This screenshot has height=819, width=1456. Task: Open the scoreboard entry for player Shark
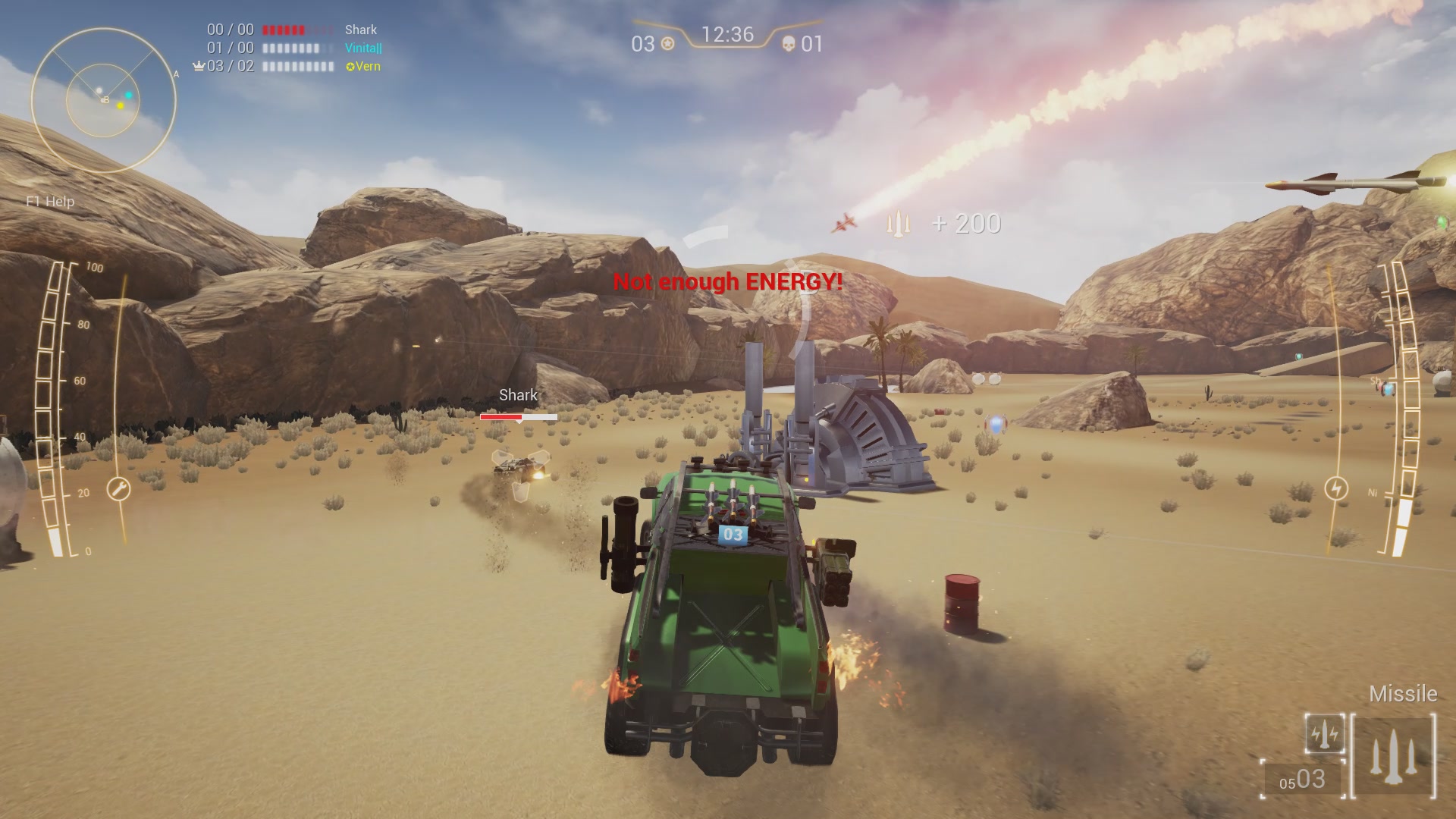361,30
